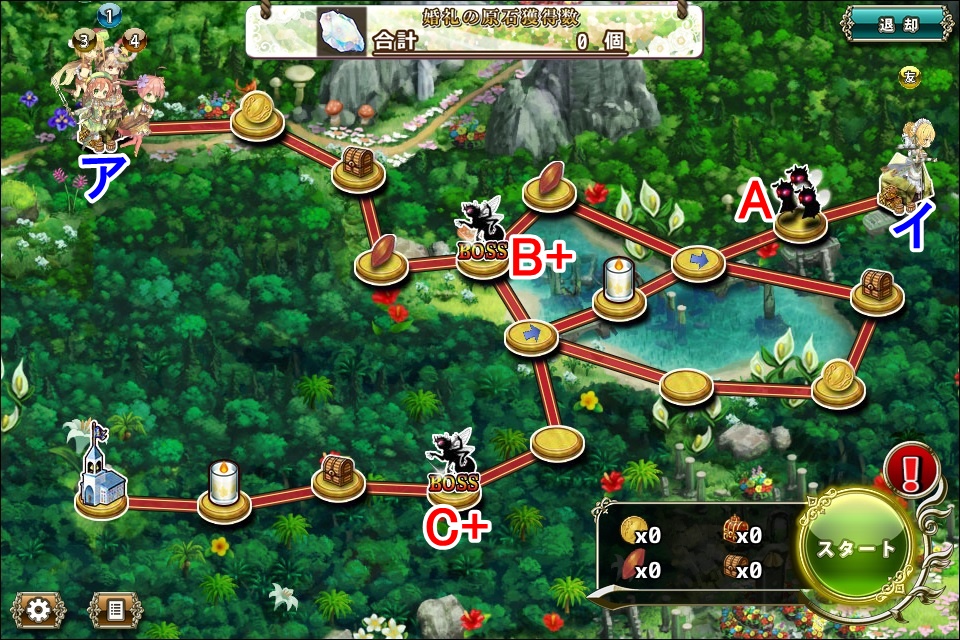Open the document list icon
The width and height of the screenshot is (960, 640).
[x=114, y=609]
